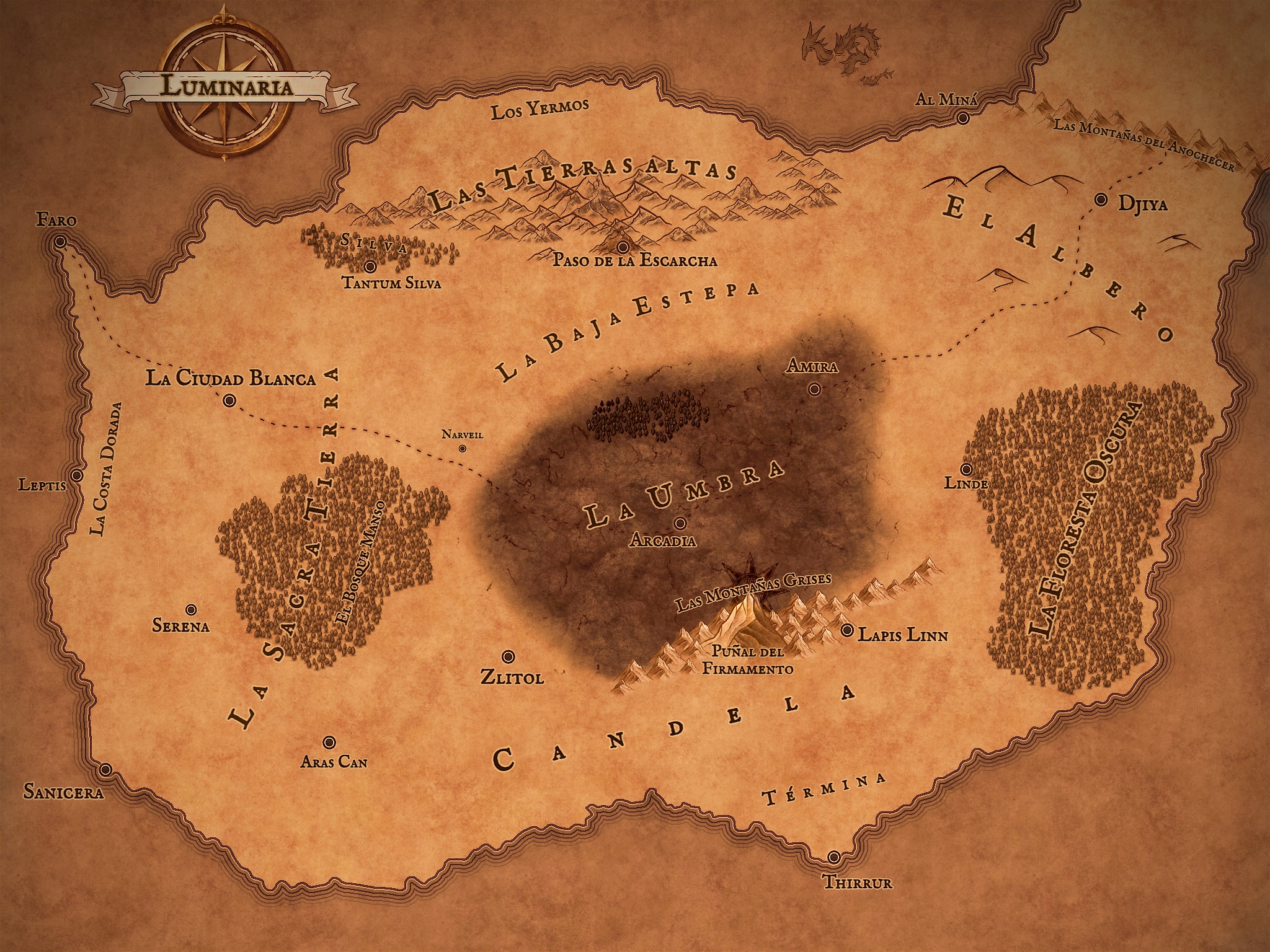
Task: Select the Leptis coastal marker
Action: point(78,475)
